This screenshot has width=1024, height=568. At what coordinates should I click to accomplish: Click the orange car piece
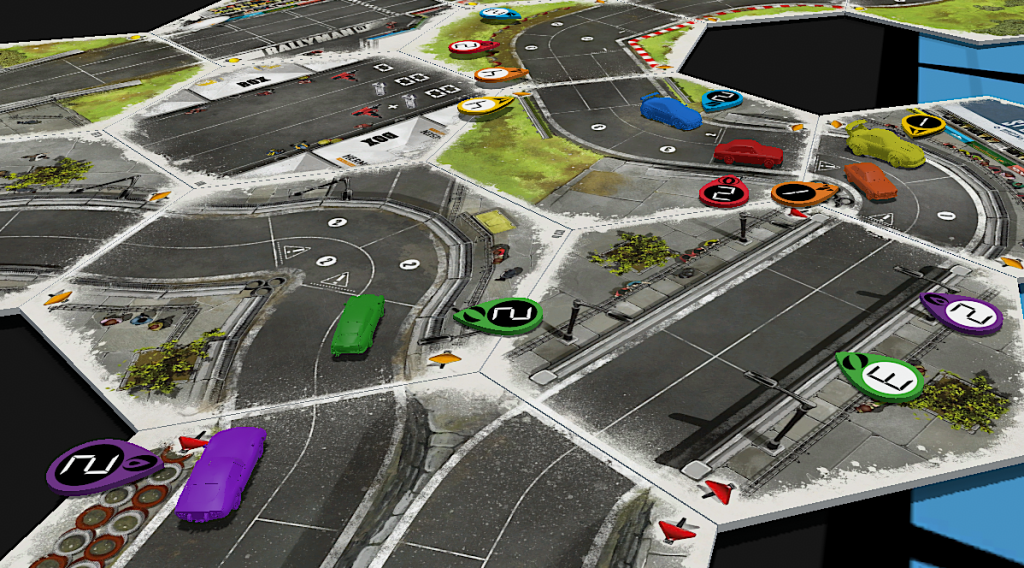tap(870, 180)
